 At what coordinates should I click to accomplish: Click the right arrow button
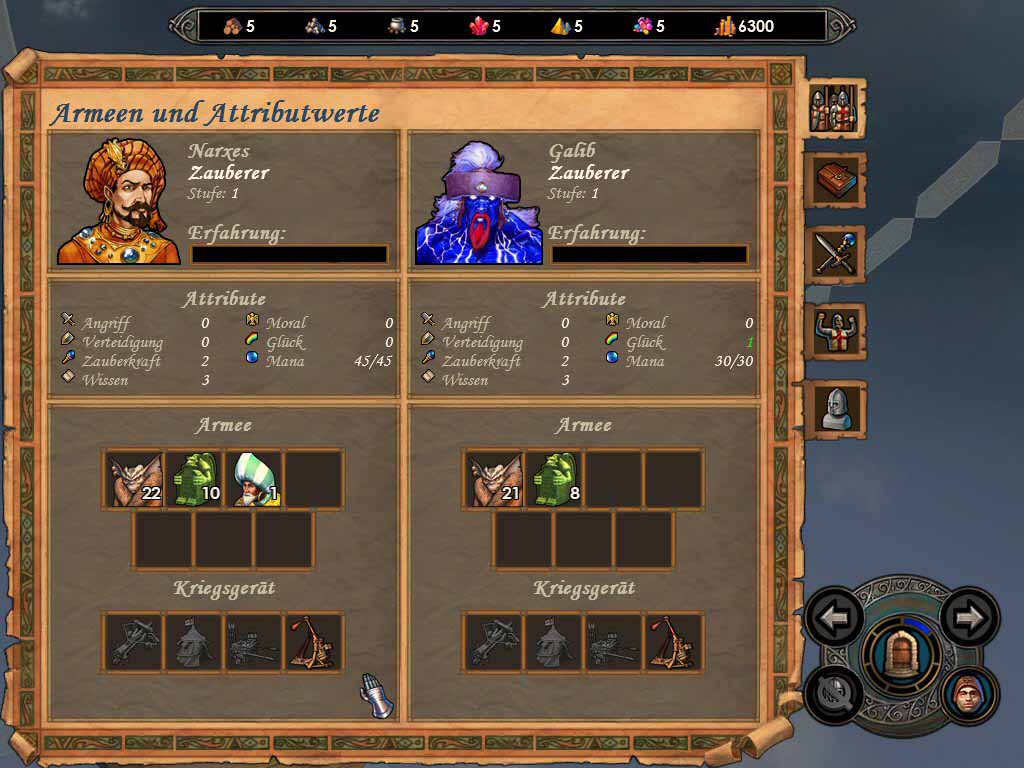[969, 617]
